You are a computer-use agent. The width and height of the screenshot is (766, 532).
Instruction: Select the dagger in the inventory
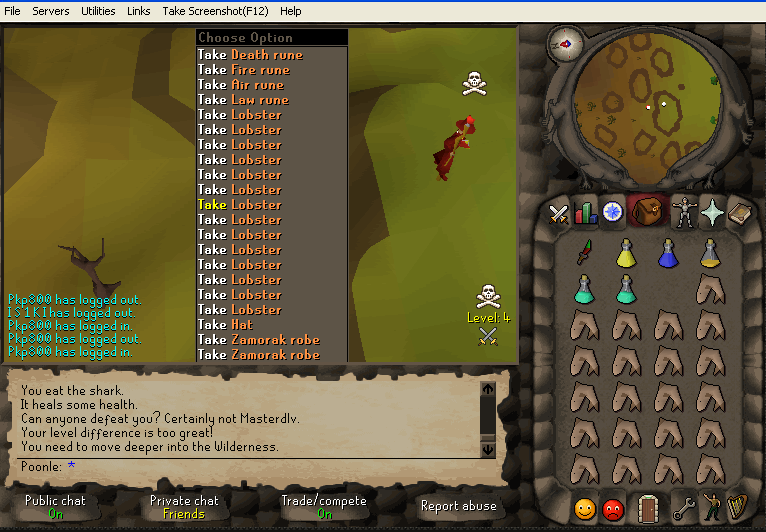(585, 251)
